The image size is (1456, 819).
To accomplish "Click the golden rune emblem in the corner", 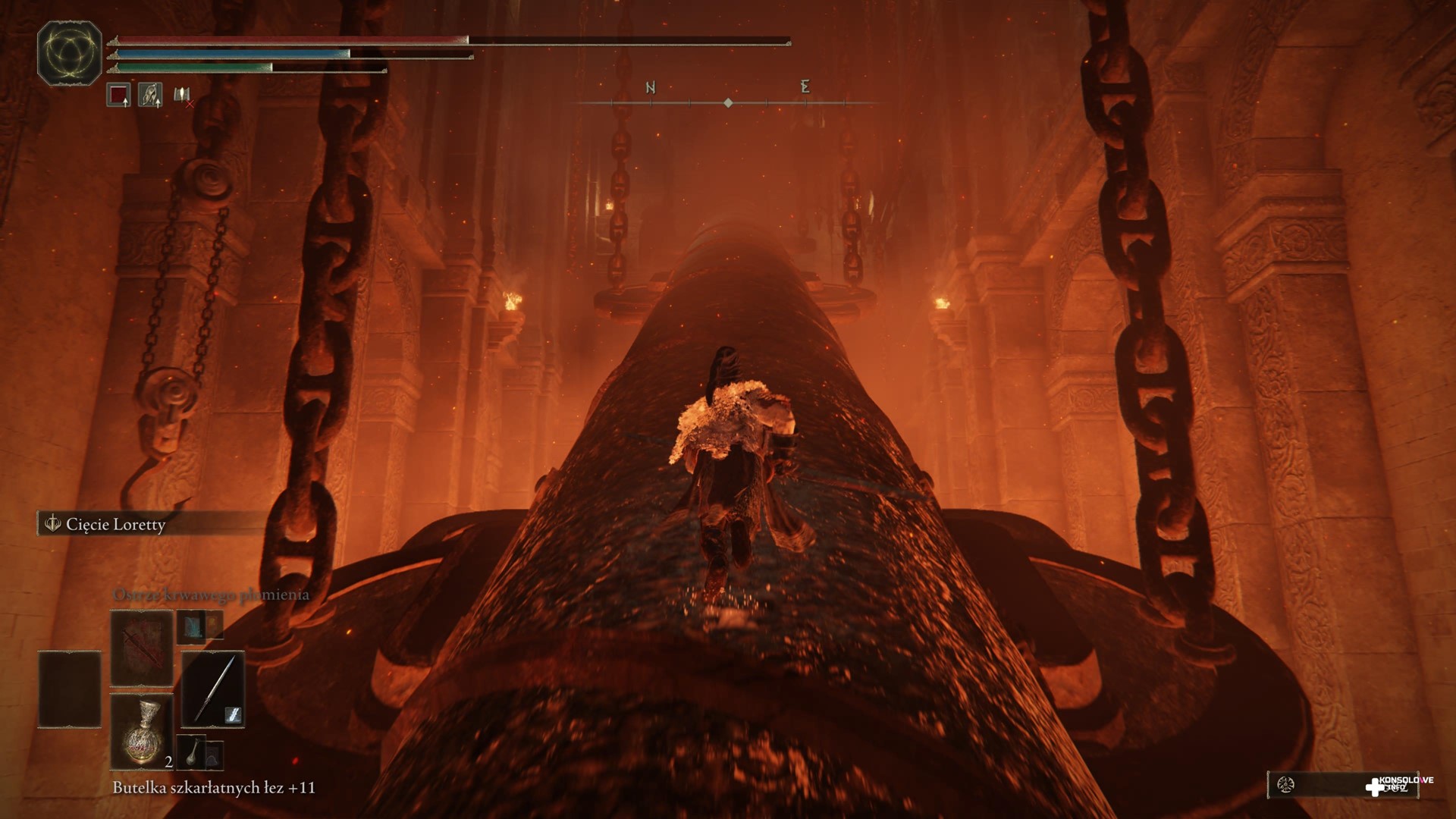I will [x=70, y=52].
